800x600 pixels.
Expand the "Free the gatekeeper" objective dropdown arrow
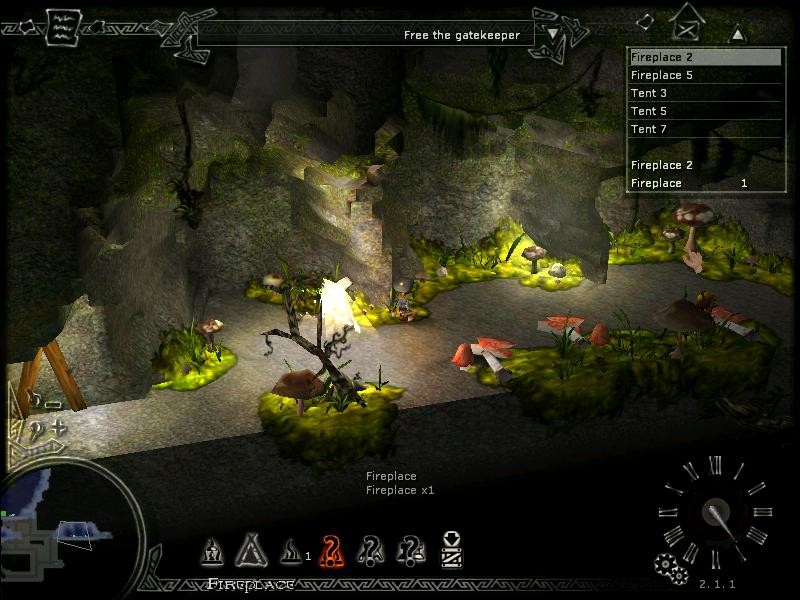coord(553,33)
